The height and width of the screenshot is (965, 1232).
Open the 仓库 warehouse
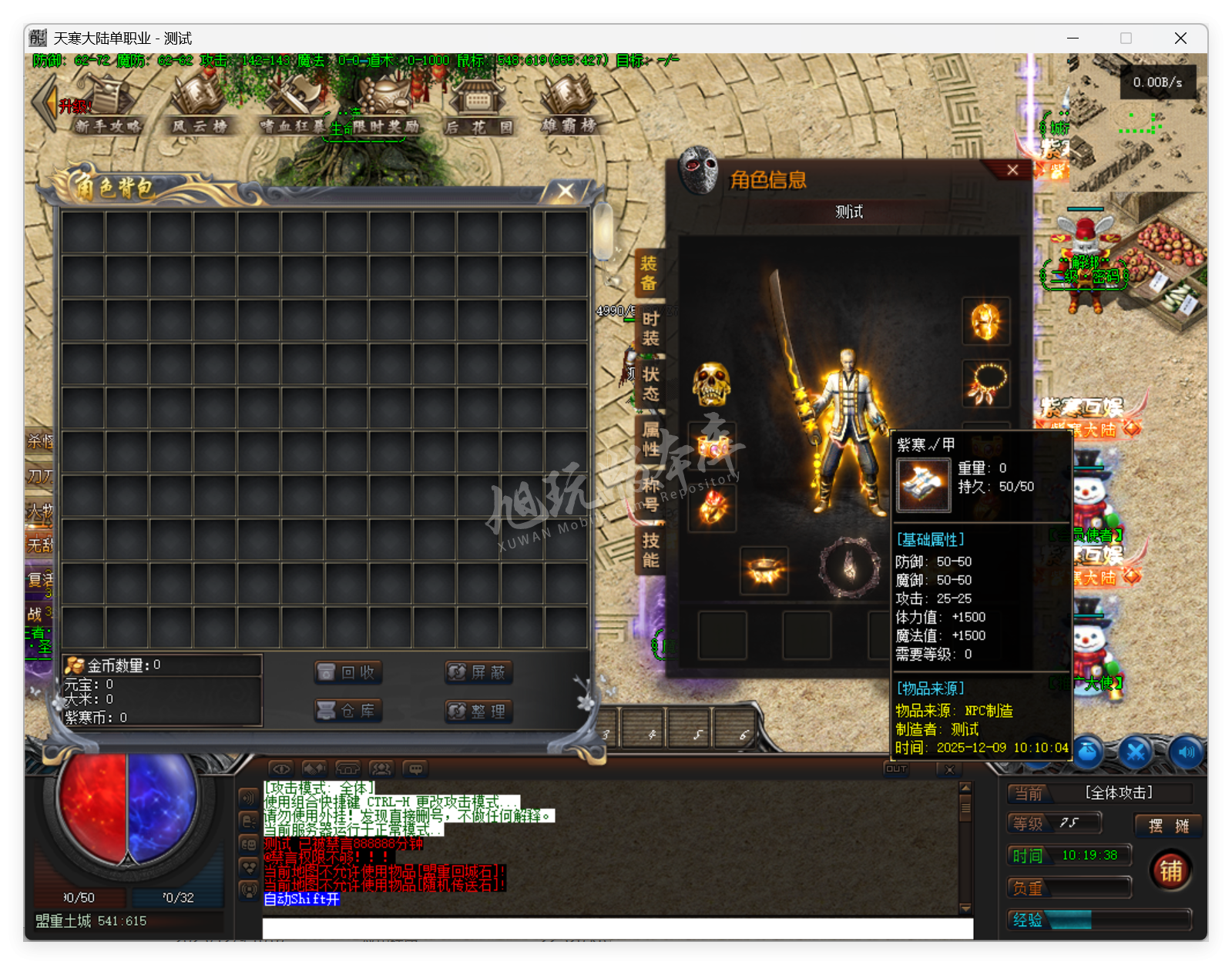coord(348,710)
